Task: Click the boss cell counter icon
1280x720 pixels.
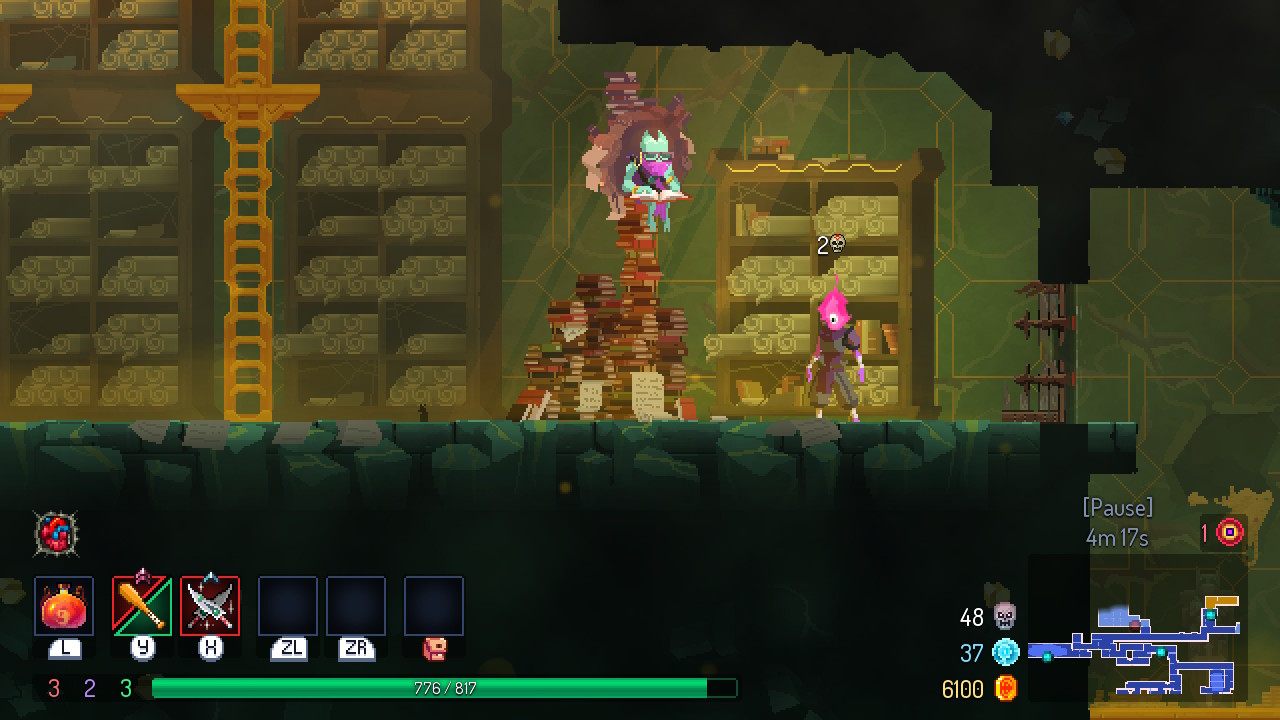Action: point(1229,532)
